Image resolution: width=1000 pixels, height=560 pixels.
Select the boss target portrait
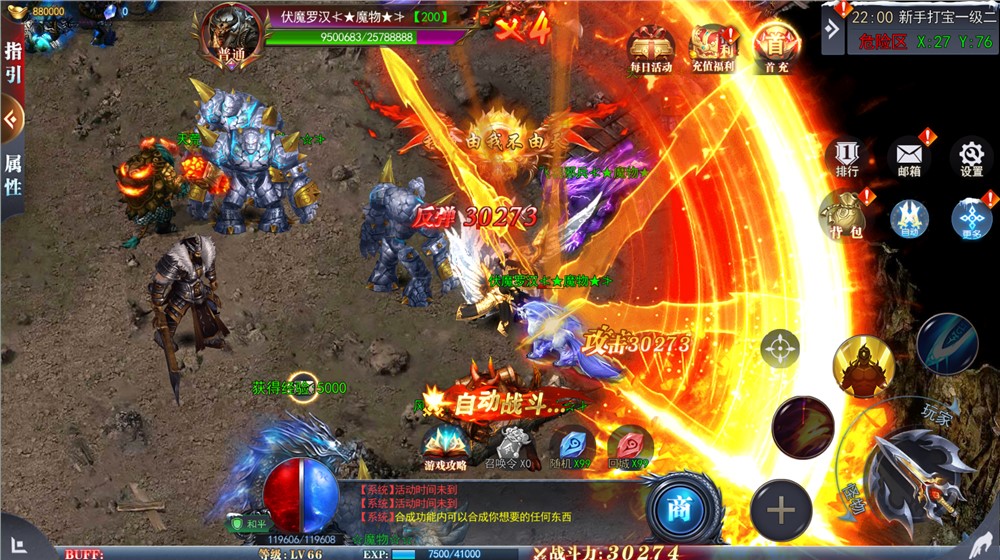coord(232,33)
